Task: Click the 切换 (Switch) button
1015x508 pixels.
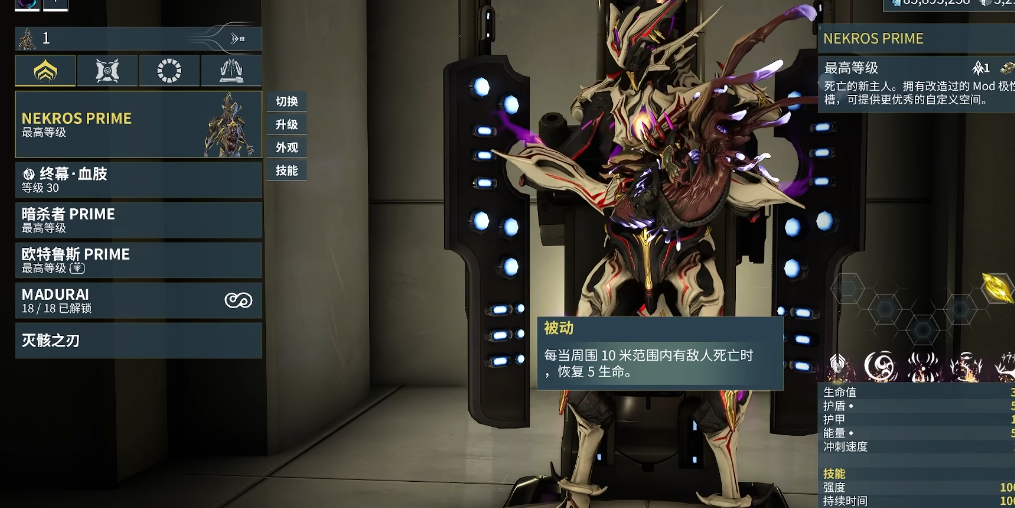Action: click(x=287, y=101)
